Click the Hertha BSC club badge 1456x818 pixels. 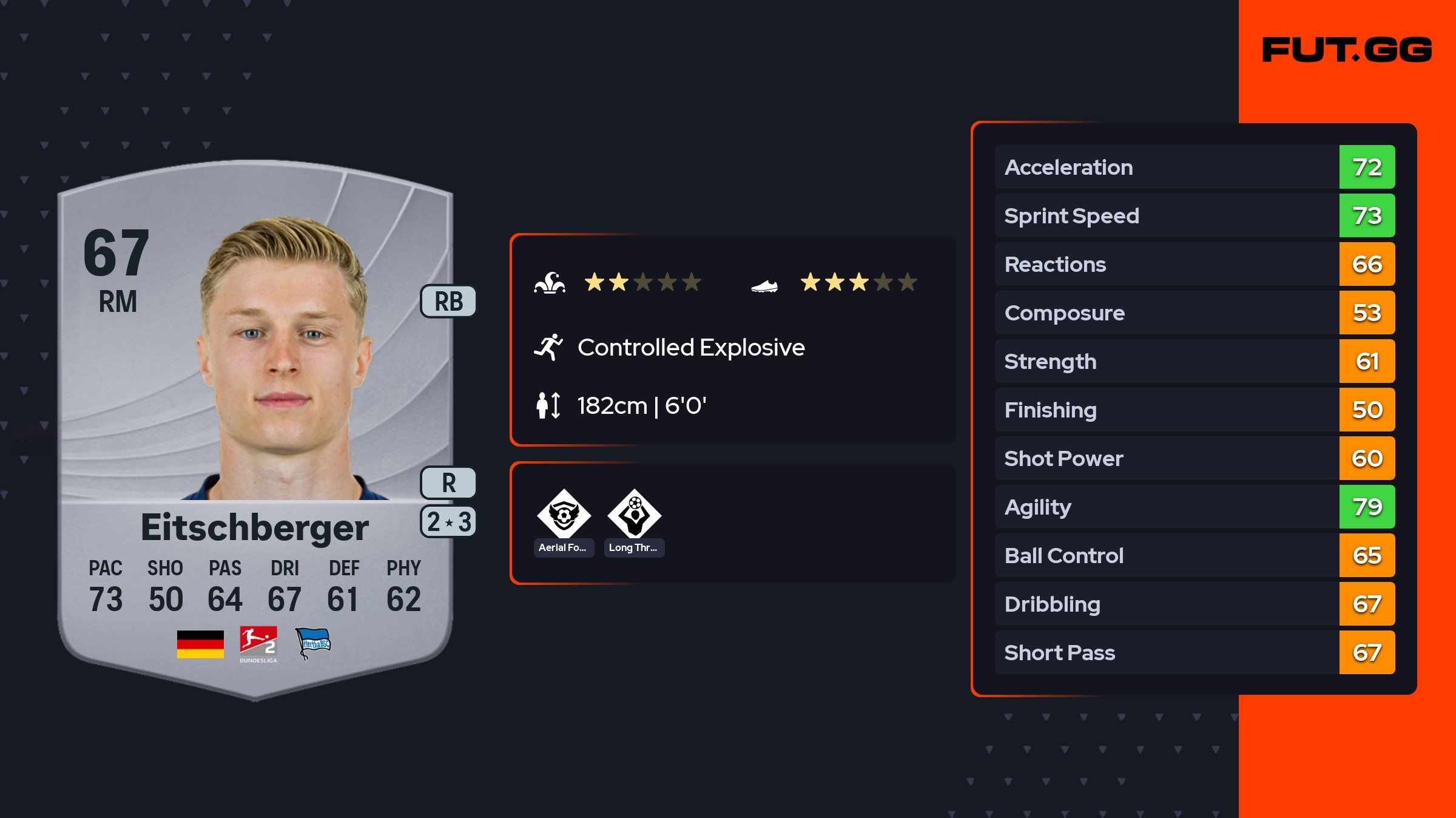pyautogui.click(x=312, y=643)
